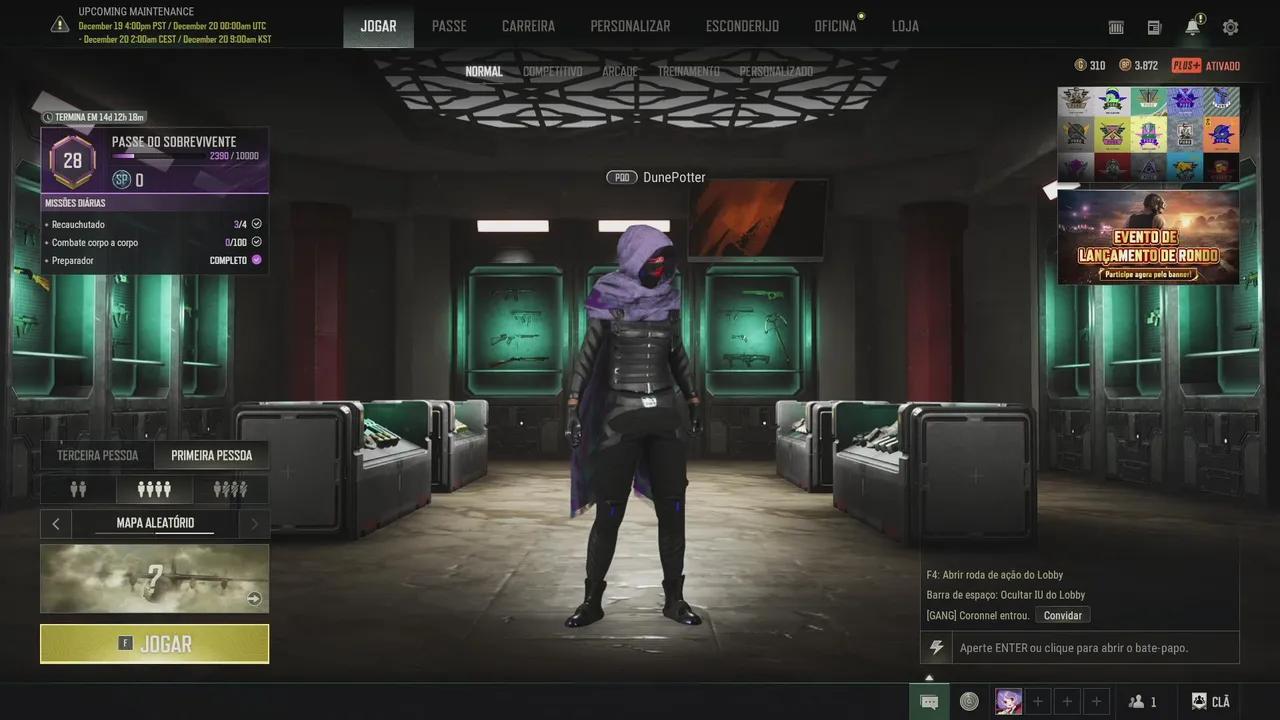Switch to the COMPETITIVO mode tab
The width and height of the screenshot is (1280, 720).
(552, 71)
